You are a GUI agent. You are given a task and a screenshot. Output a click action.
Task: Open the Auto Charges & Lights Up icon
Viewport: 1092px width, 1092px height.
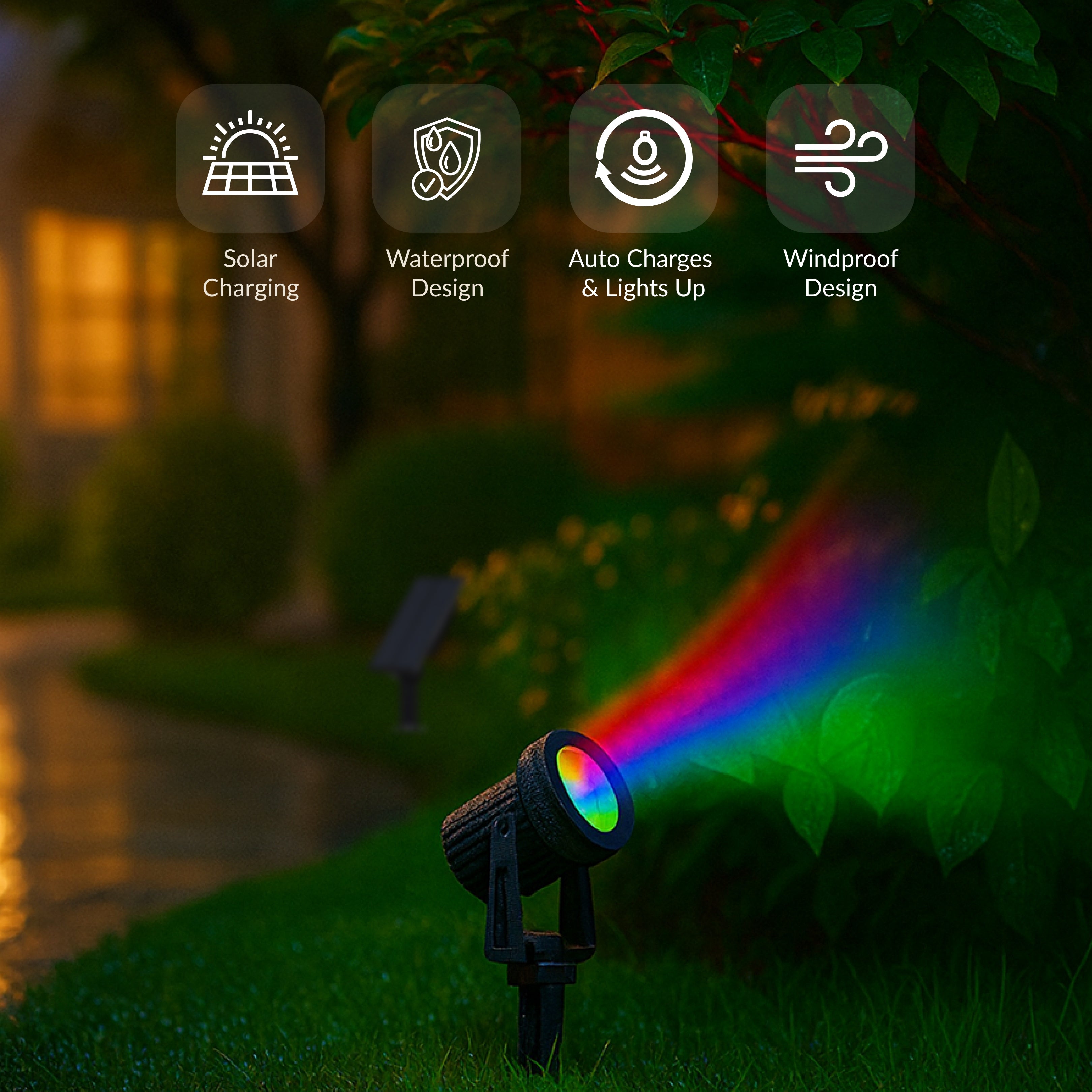(x=643, y=158)
